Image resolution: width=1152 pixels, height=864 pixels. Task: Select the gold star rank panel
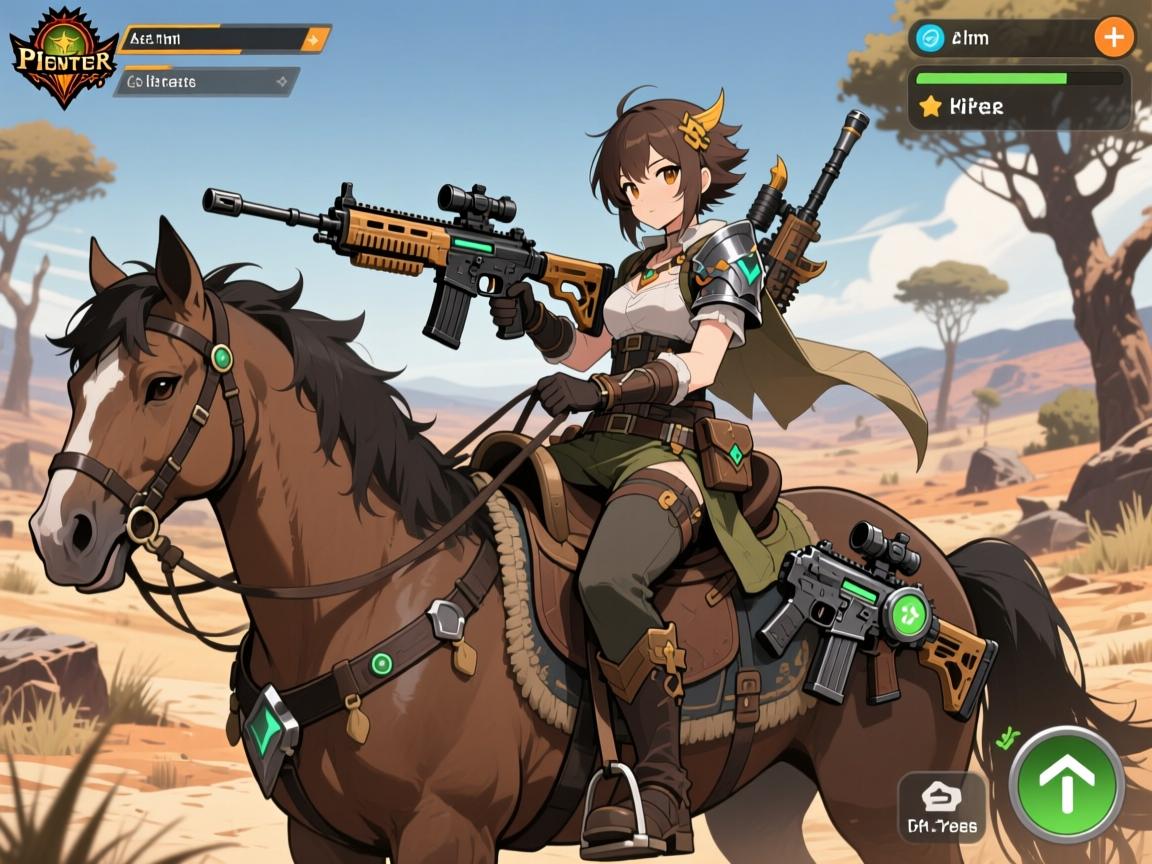point(1018,105)
